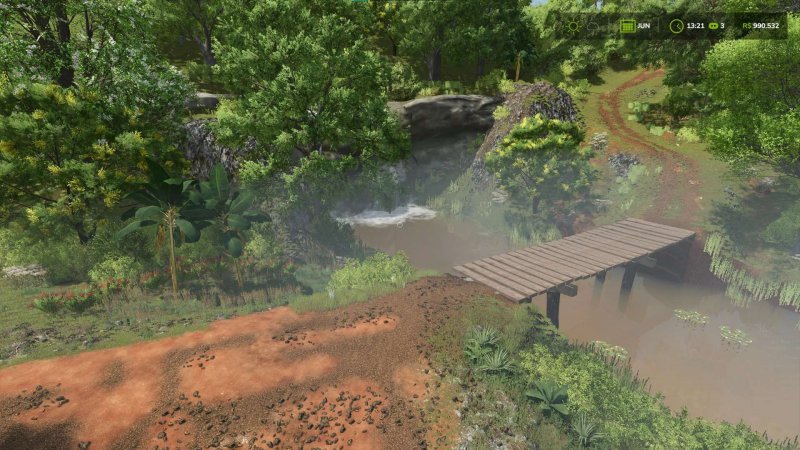Click the sun weather icon

pos(573,26)
